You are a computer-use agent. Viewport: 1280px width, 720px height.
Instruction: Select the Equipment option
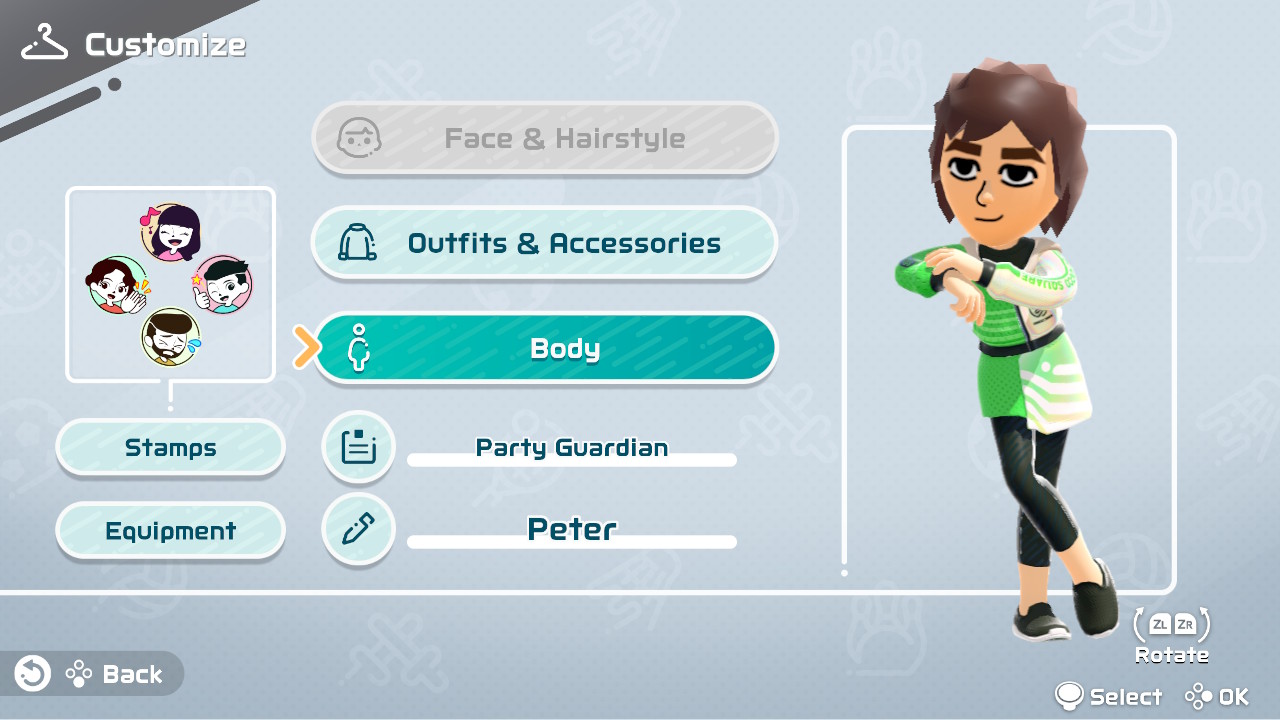click(x=170, y=530)
